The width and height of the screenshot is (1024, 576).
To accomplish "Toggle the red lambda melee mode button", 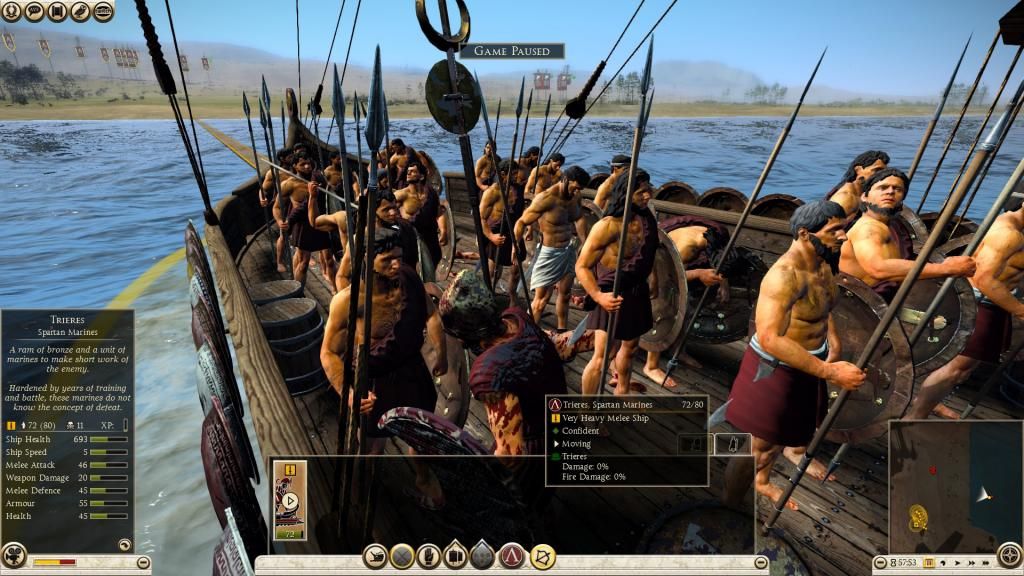I will point(513,556).
